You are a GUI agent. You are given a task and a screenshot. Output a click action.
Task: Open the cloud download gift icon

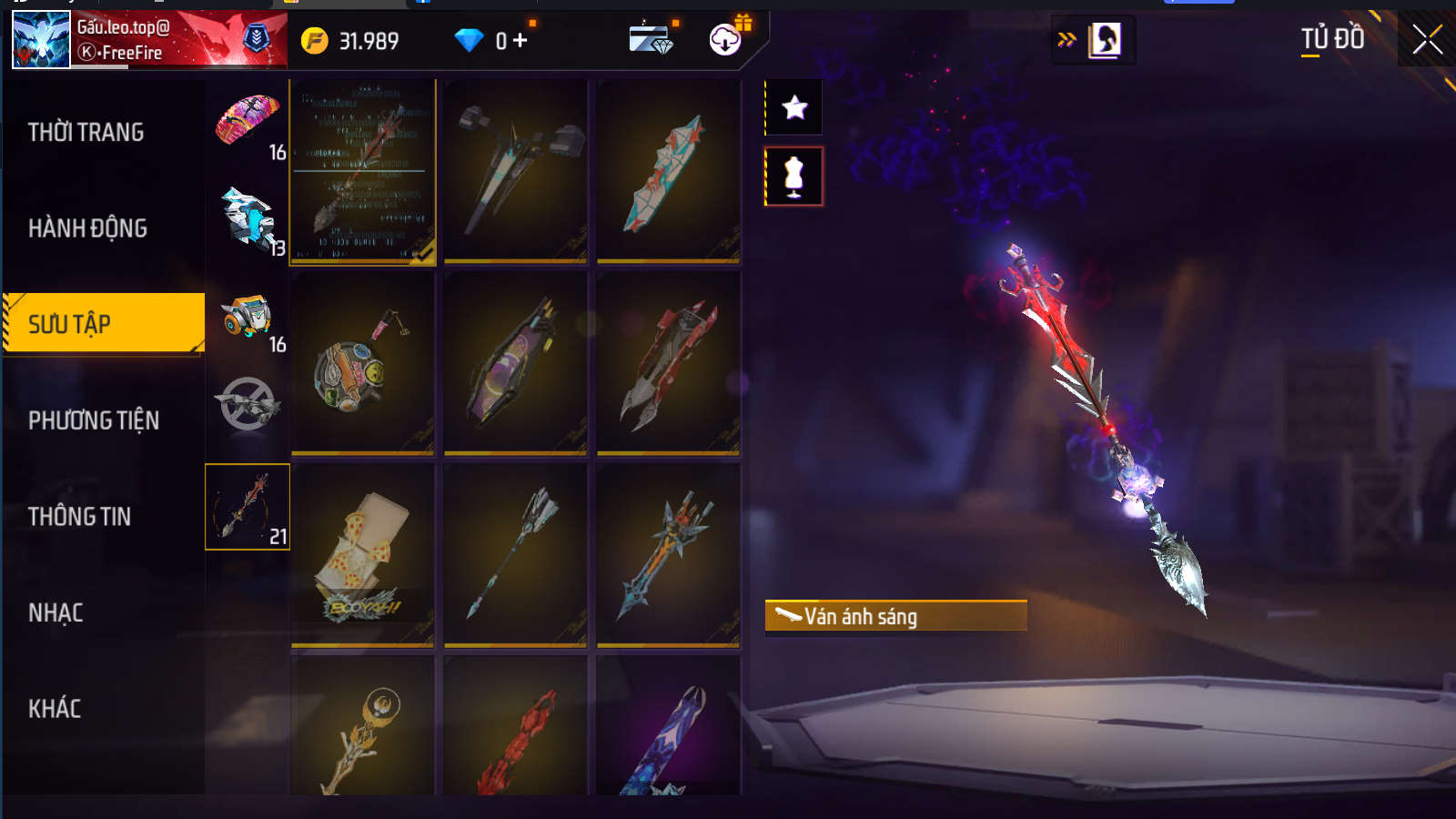725,40
